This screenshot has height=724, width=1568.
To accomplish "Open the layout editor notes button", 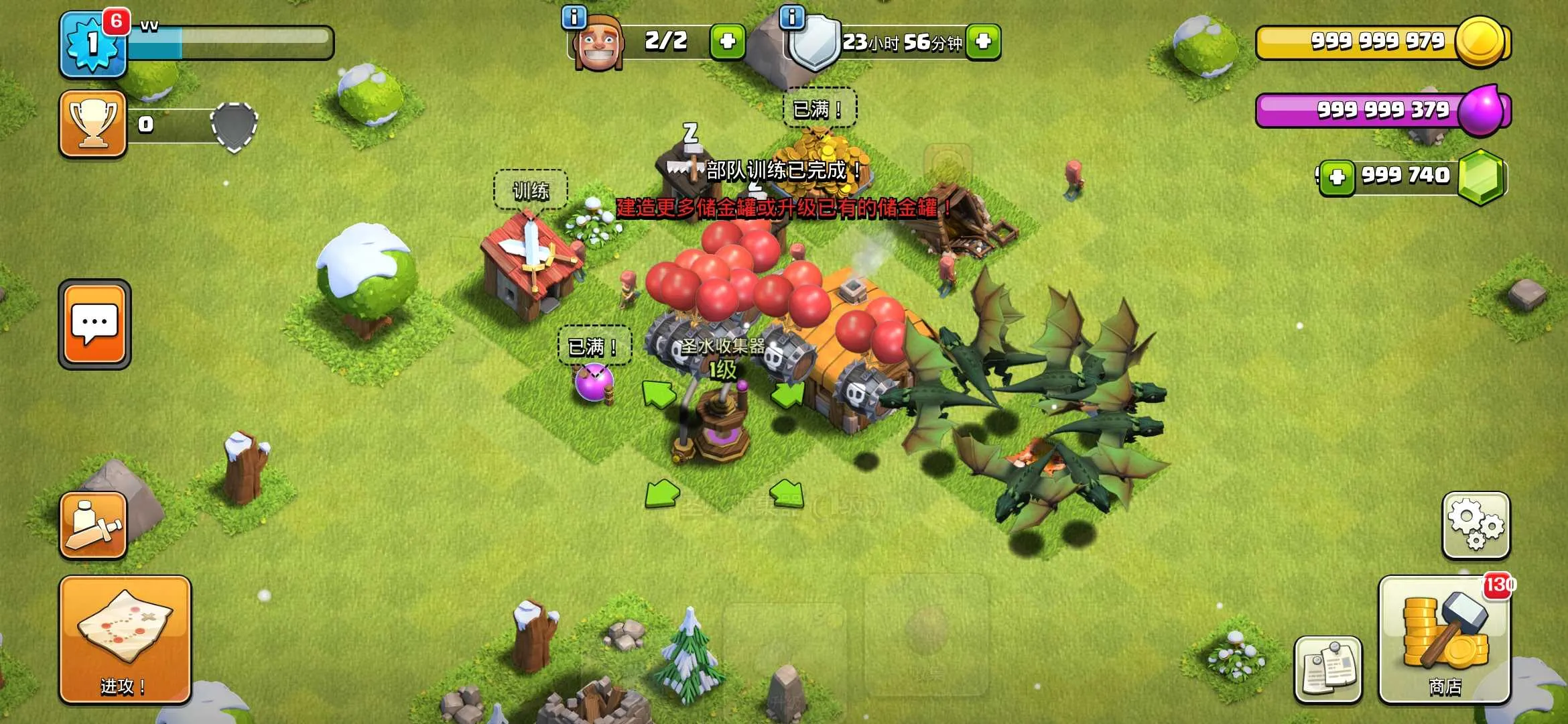I will 1328,669.
